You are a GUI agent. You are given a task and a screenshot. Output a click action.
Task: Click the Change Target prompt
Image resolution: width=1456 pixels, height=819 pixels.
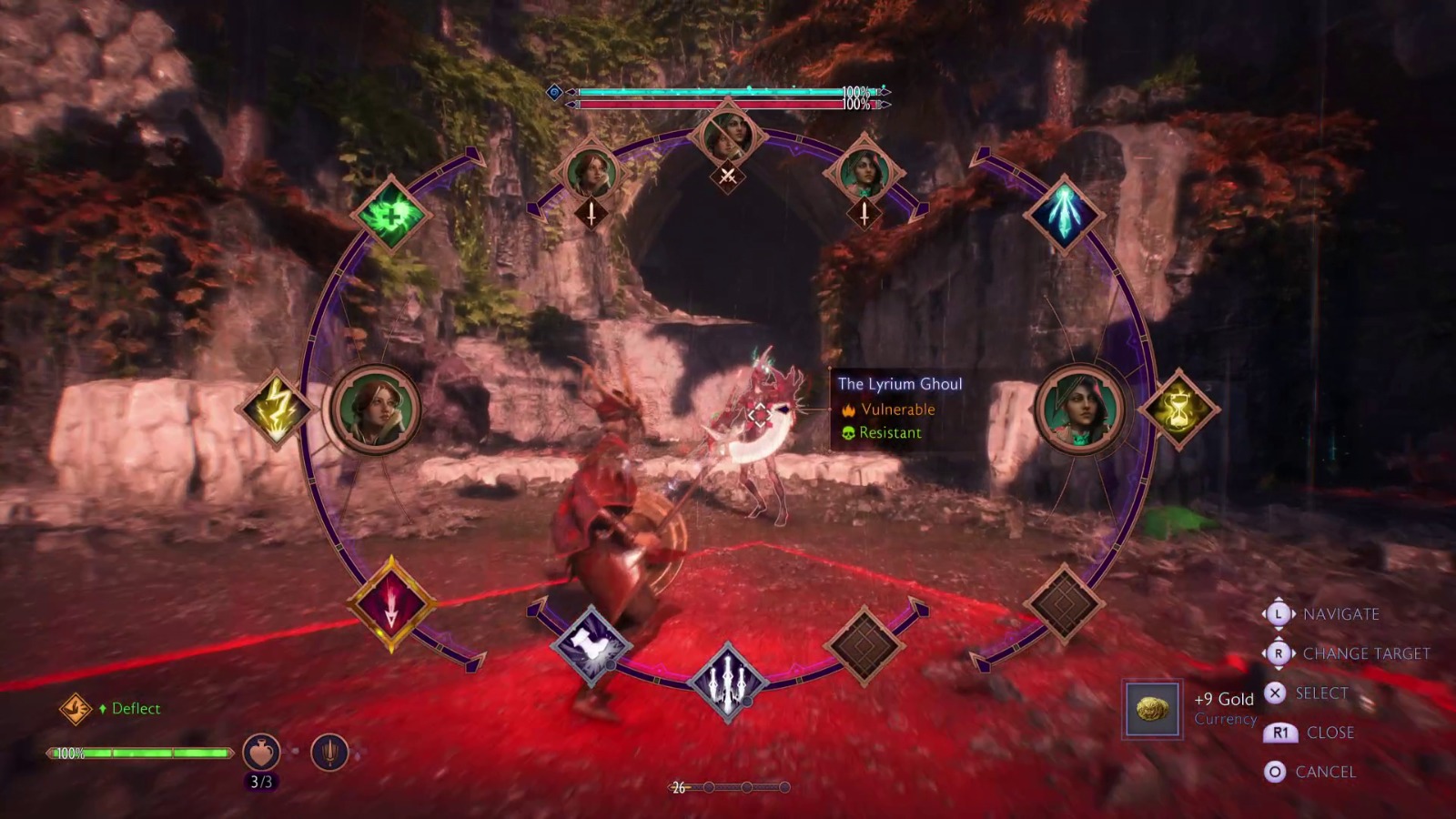click(x=1357, y=653)
